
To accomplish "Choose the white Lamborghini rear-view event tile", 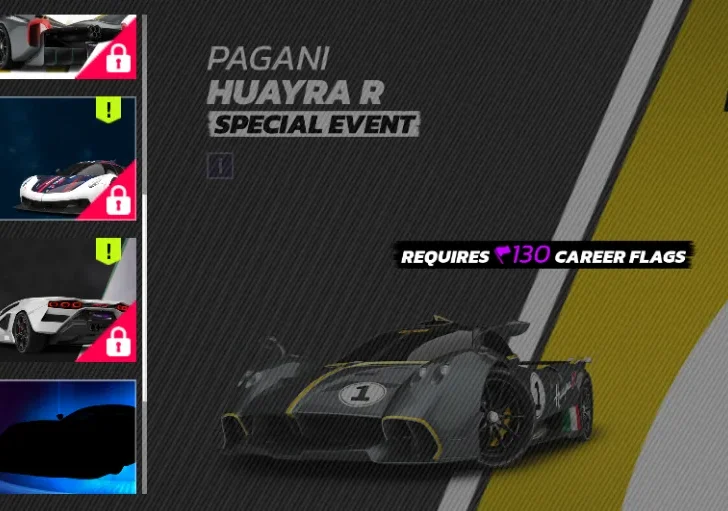I will pos(67,297).
